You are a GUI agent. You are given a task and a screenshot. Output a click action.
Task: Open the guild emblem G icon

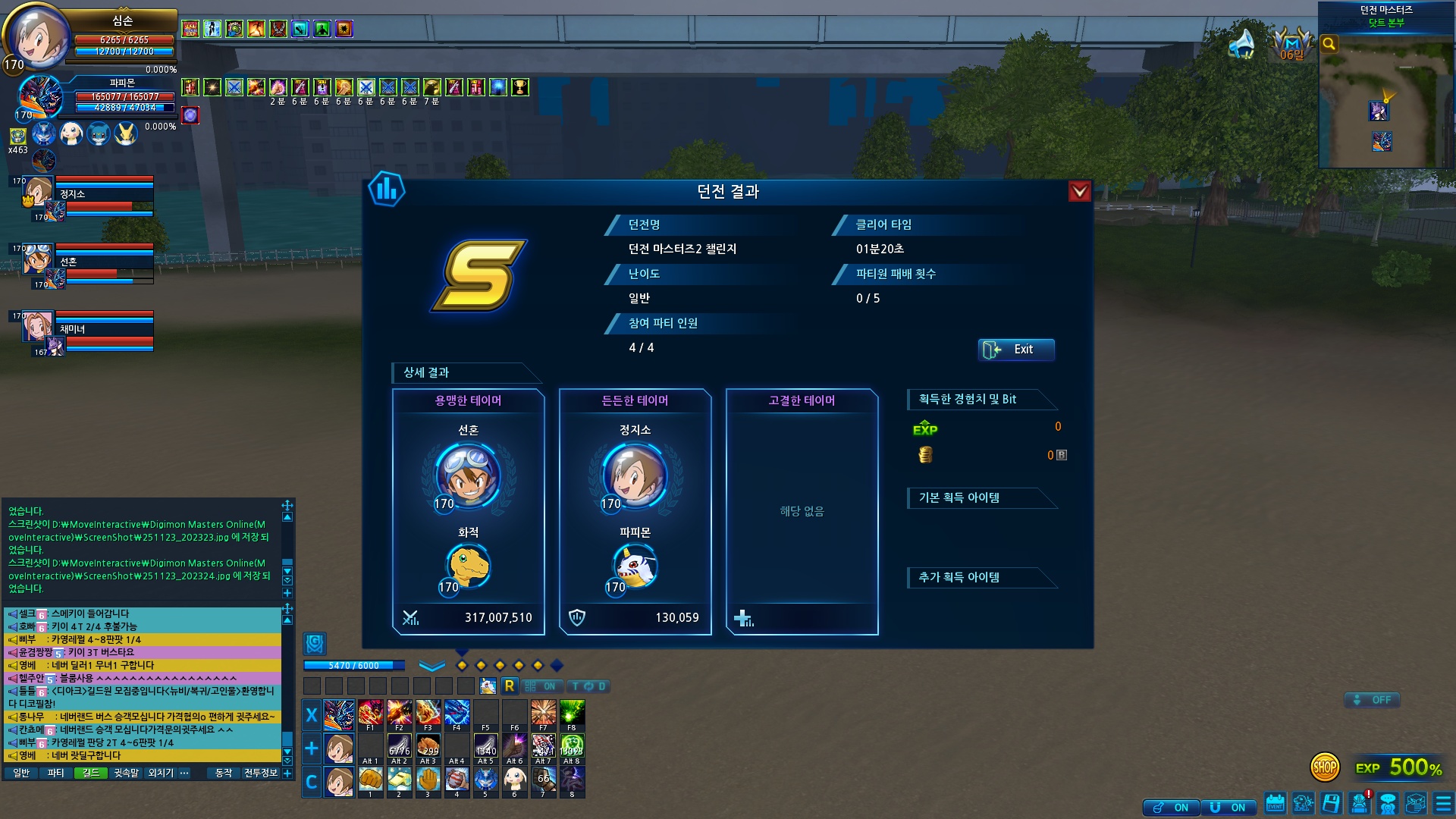click(x=315, y=644)
